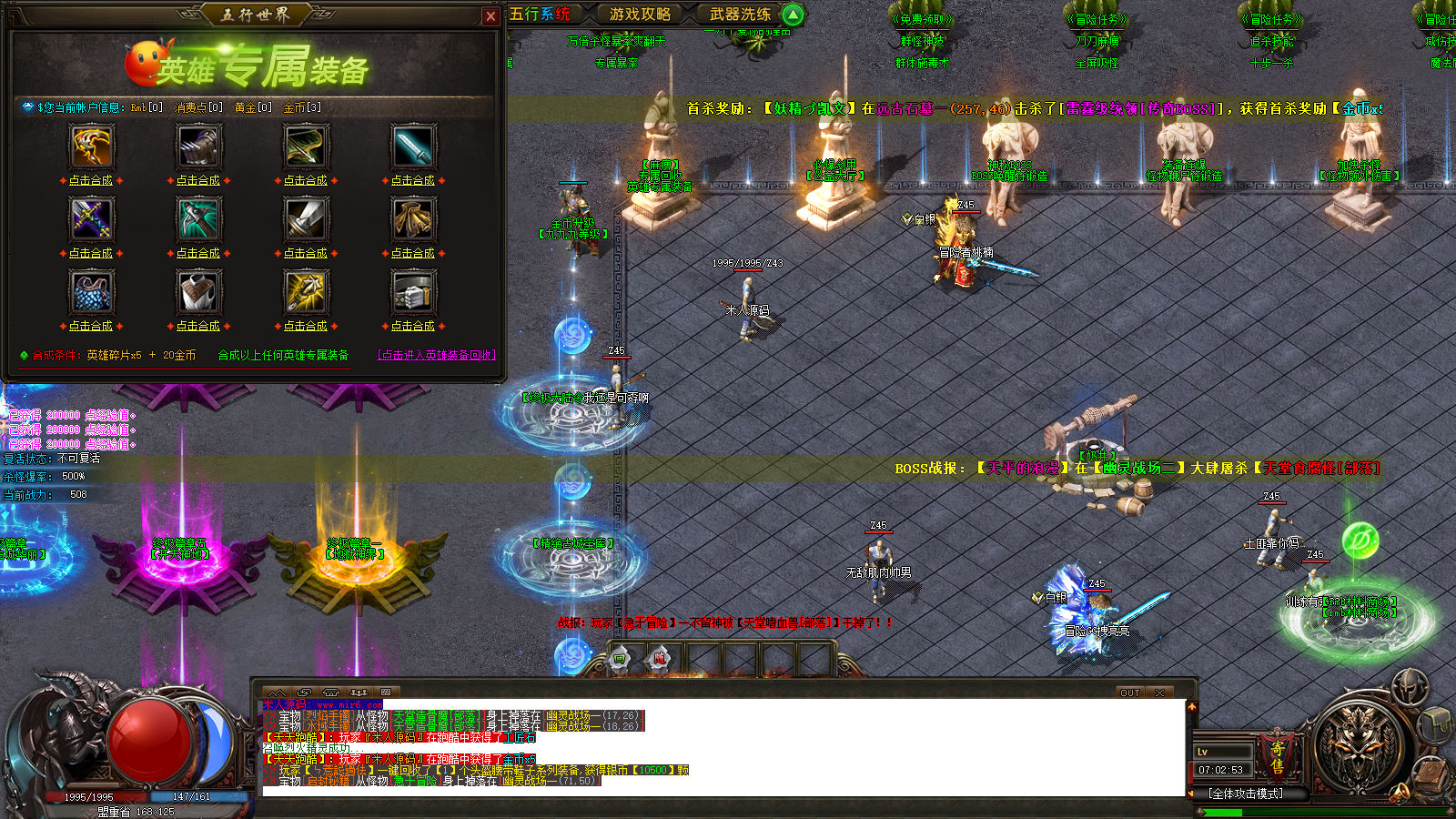Open the 游戏攻略 game guide
Image resolution: width=1456 pixels, height=819 pixels.
tap(640, 14)
